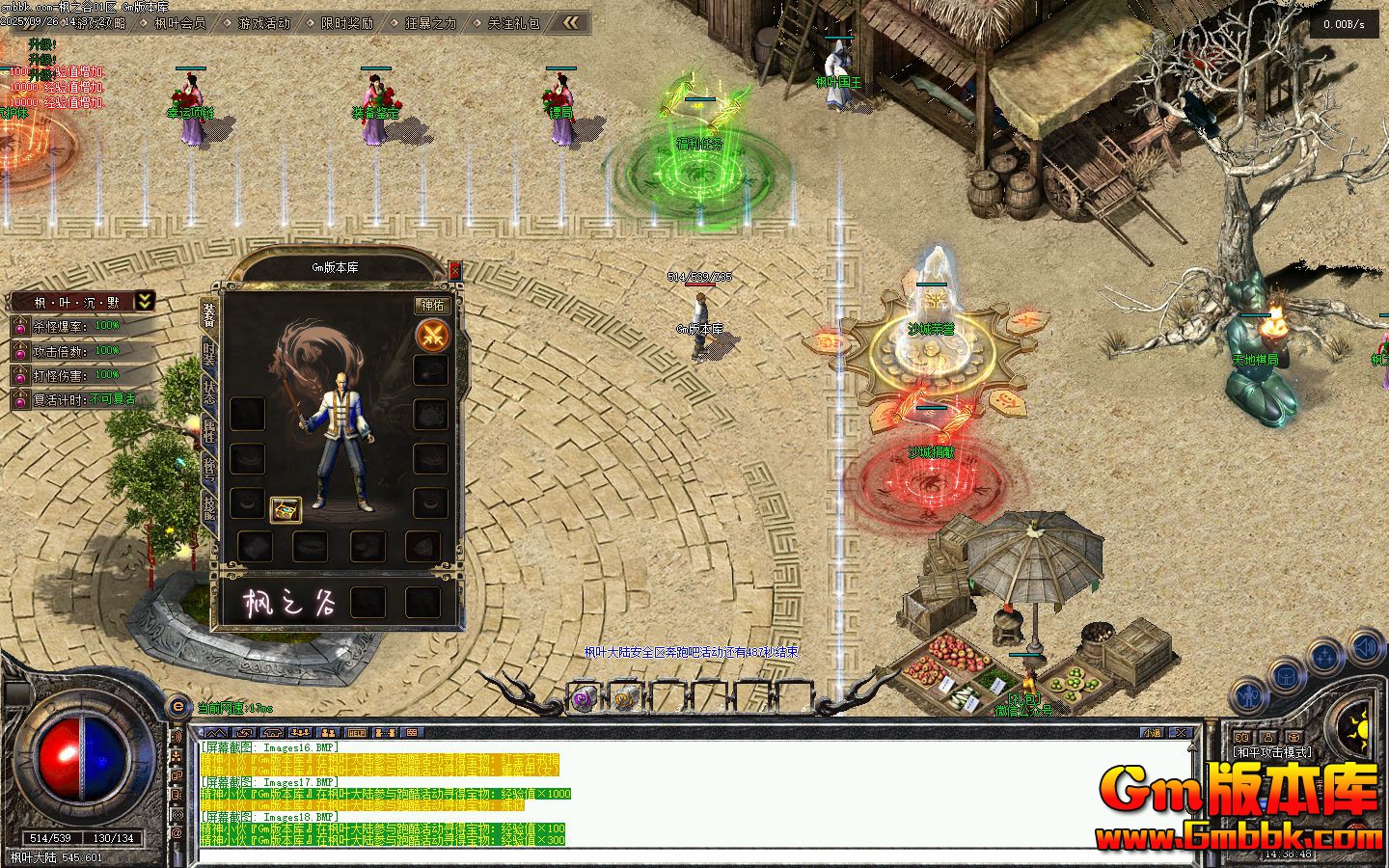Open the 枫叶会员 membership menu

pyautogui.click(x=179, y=23)
